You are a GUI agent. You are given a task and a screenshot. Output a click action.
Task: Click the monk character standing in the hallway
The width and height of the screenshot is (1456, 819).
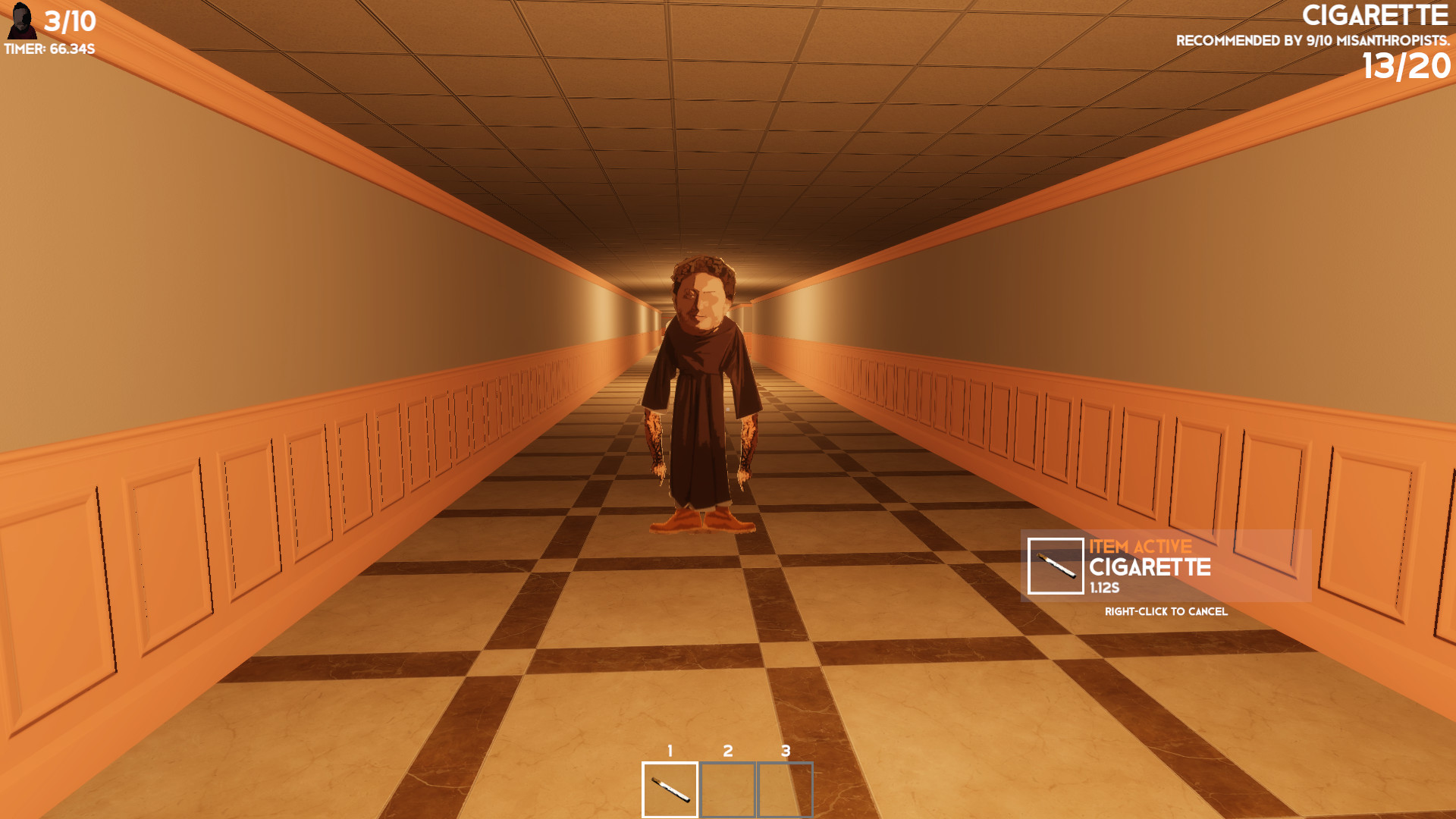pyautogui.click(x=697, y=394)
